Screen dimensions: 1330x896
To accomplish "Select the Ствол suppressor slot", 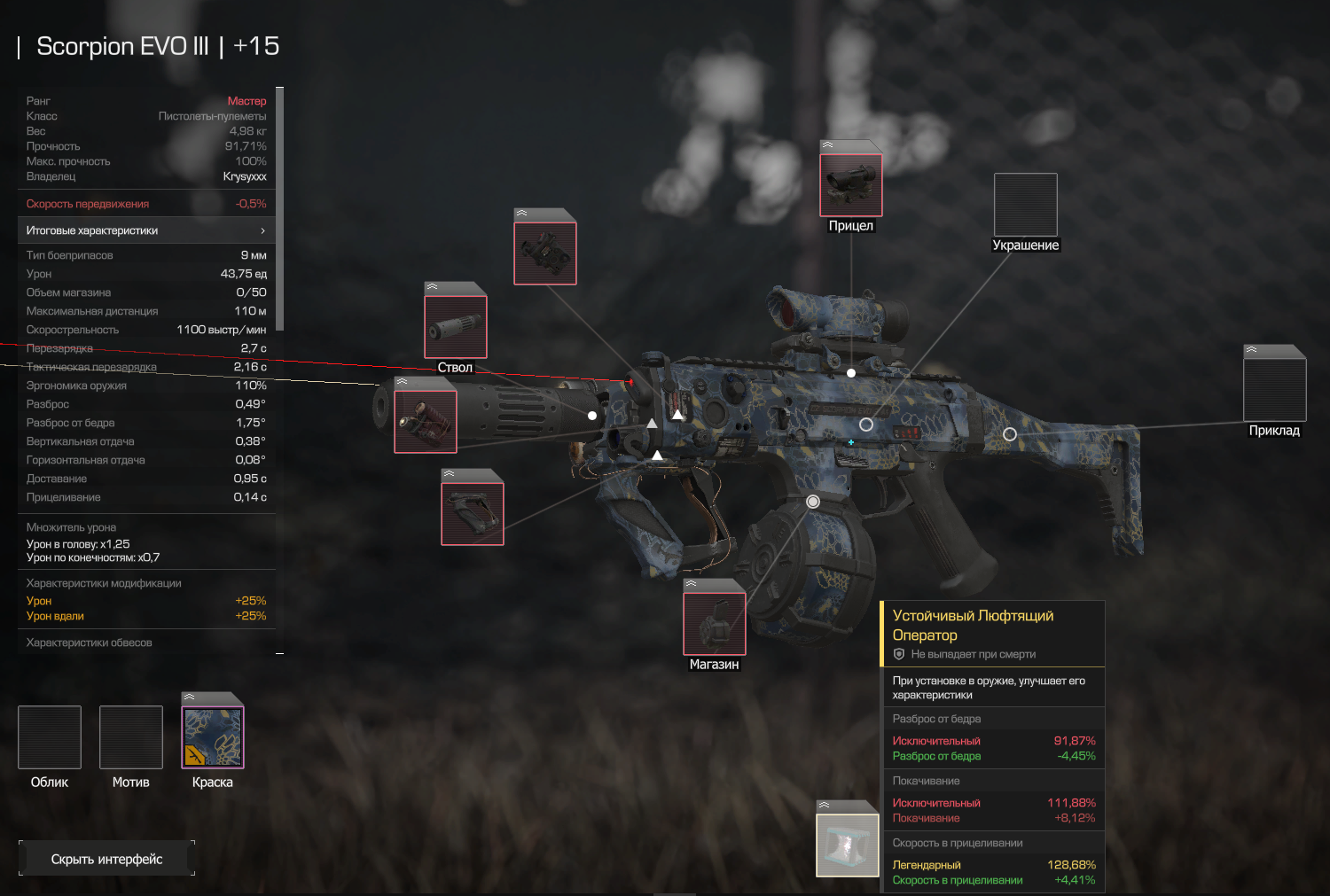I will (456, 327).
